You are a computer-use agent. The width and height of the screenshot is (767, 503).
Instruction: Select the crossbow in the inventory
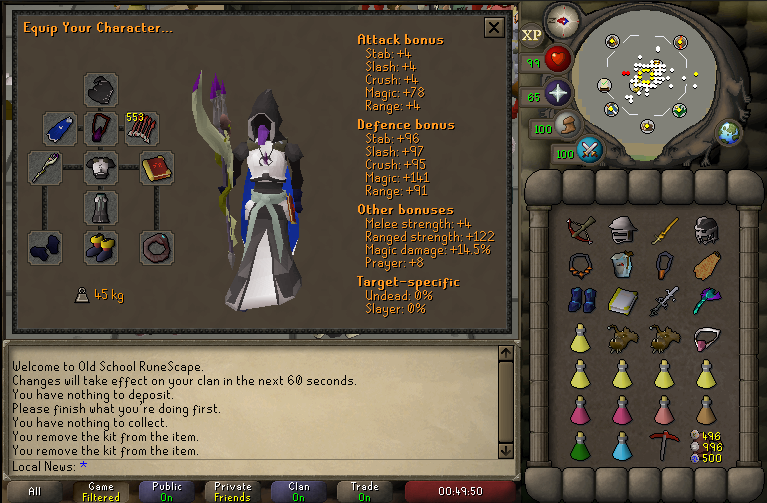pyautogui.click(x=579, y=231)
